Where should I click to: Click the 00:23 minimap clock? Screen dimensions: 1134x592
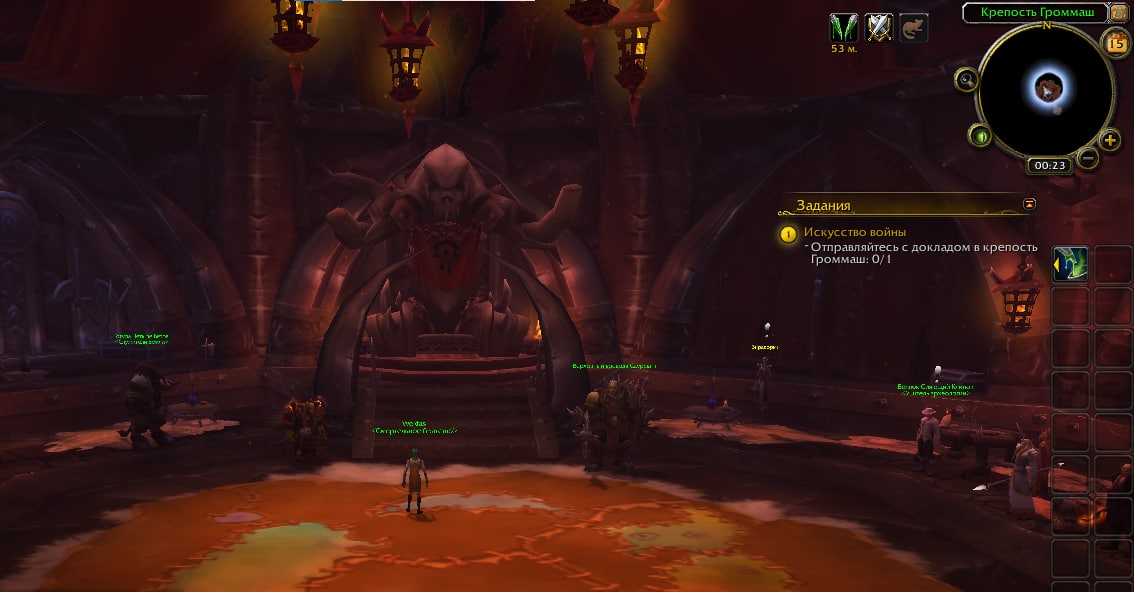(1049, 166)
